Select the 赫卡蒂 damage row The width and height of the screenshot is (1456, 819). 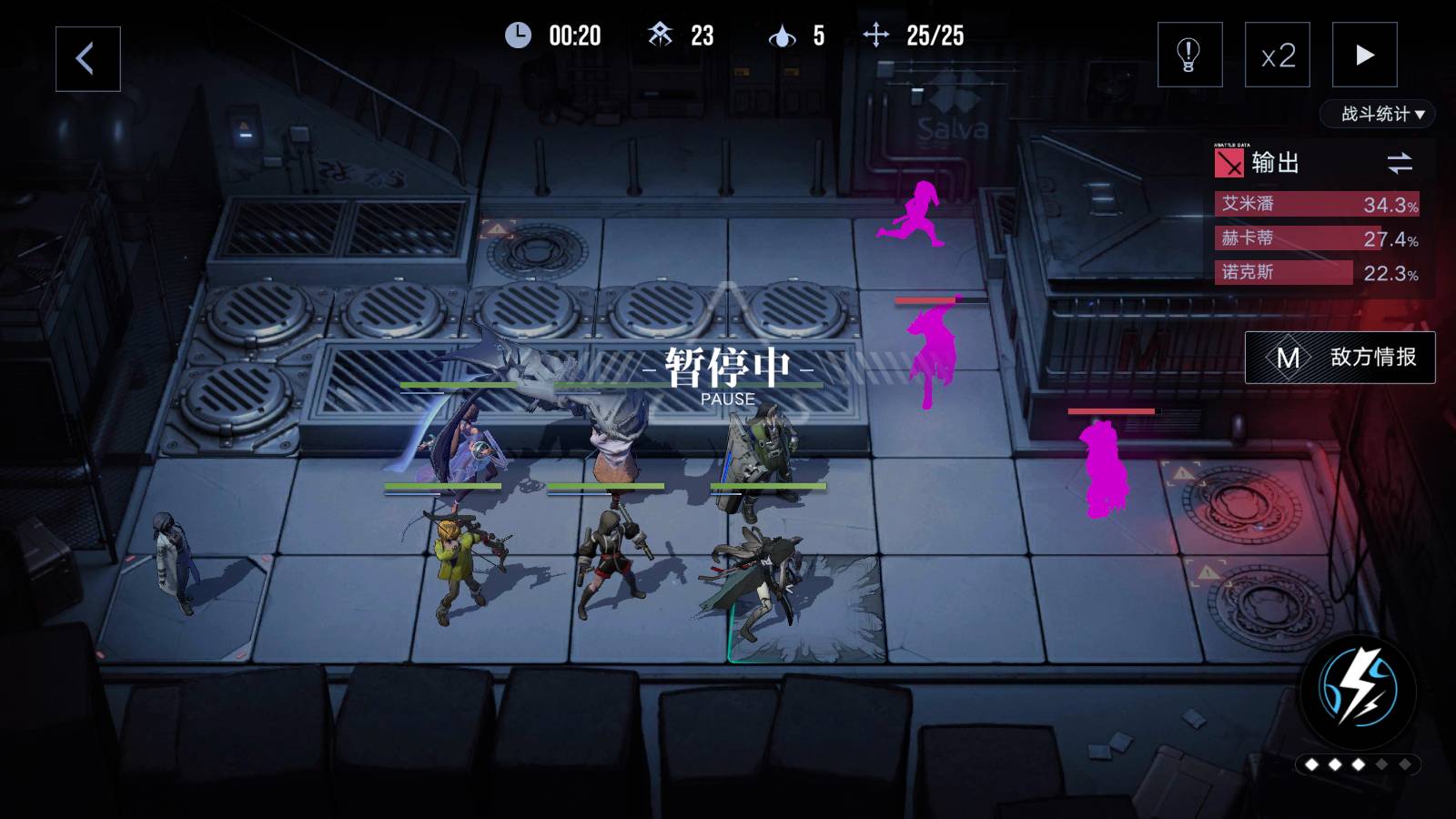pos(1317,238)
